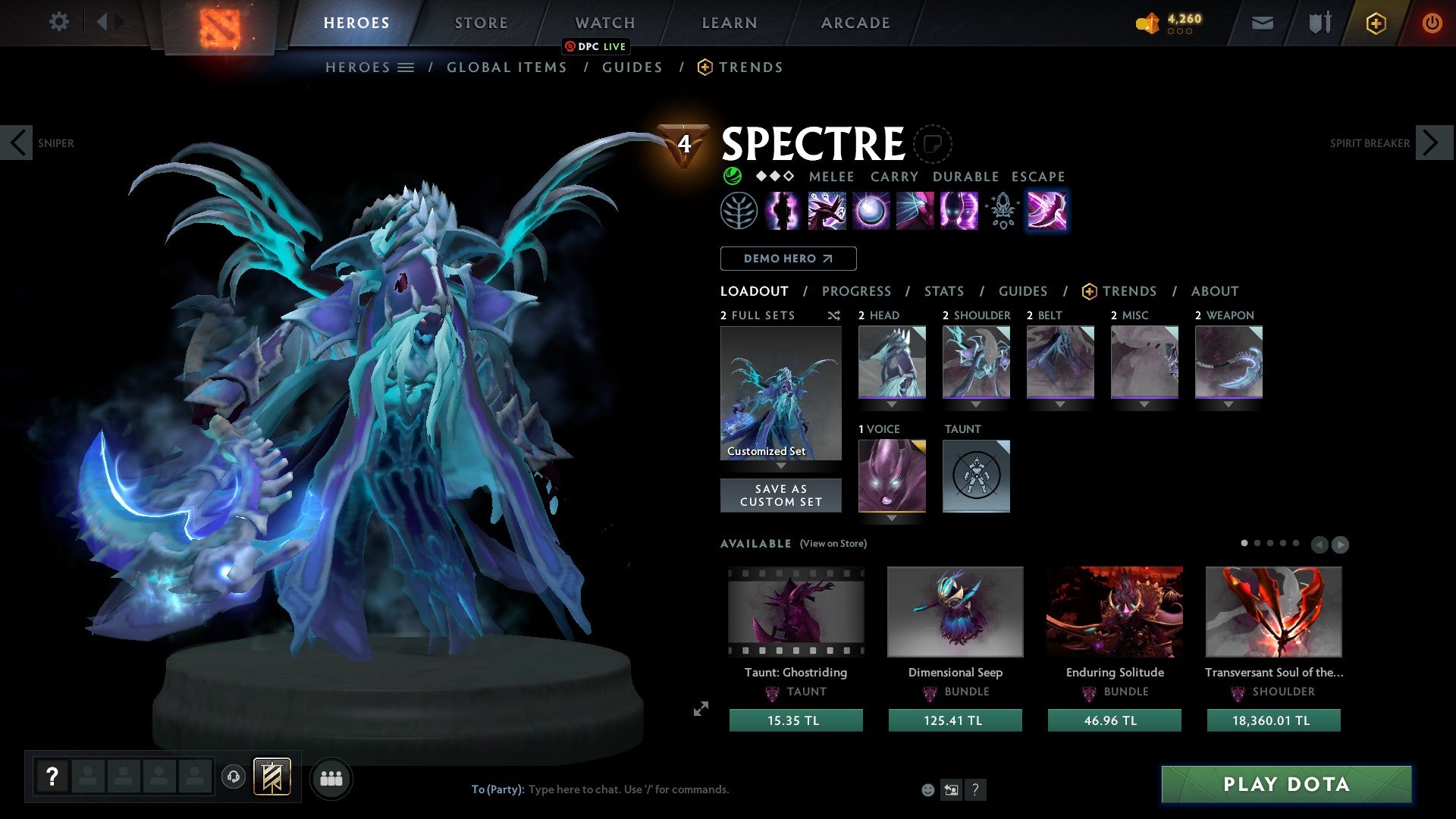Image resolution: width=1456 pixels, height=819 pixels.
Task: Open the heroes list hamburger menu
Action: point(407,67)
